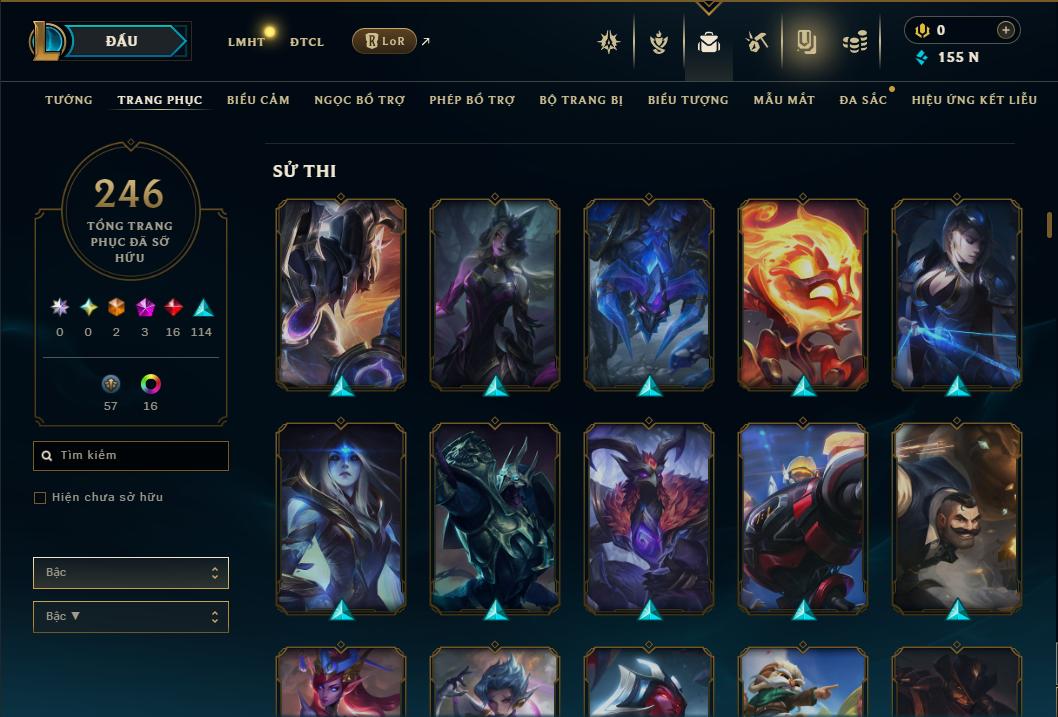
Task: Go to the NGỌC BỔ TRỢ tab
Action: 359,100
